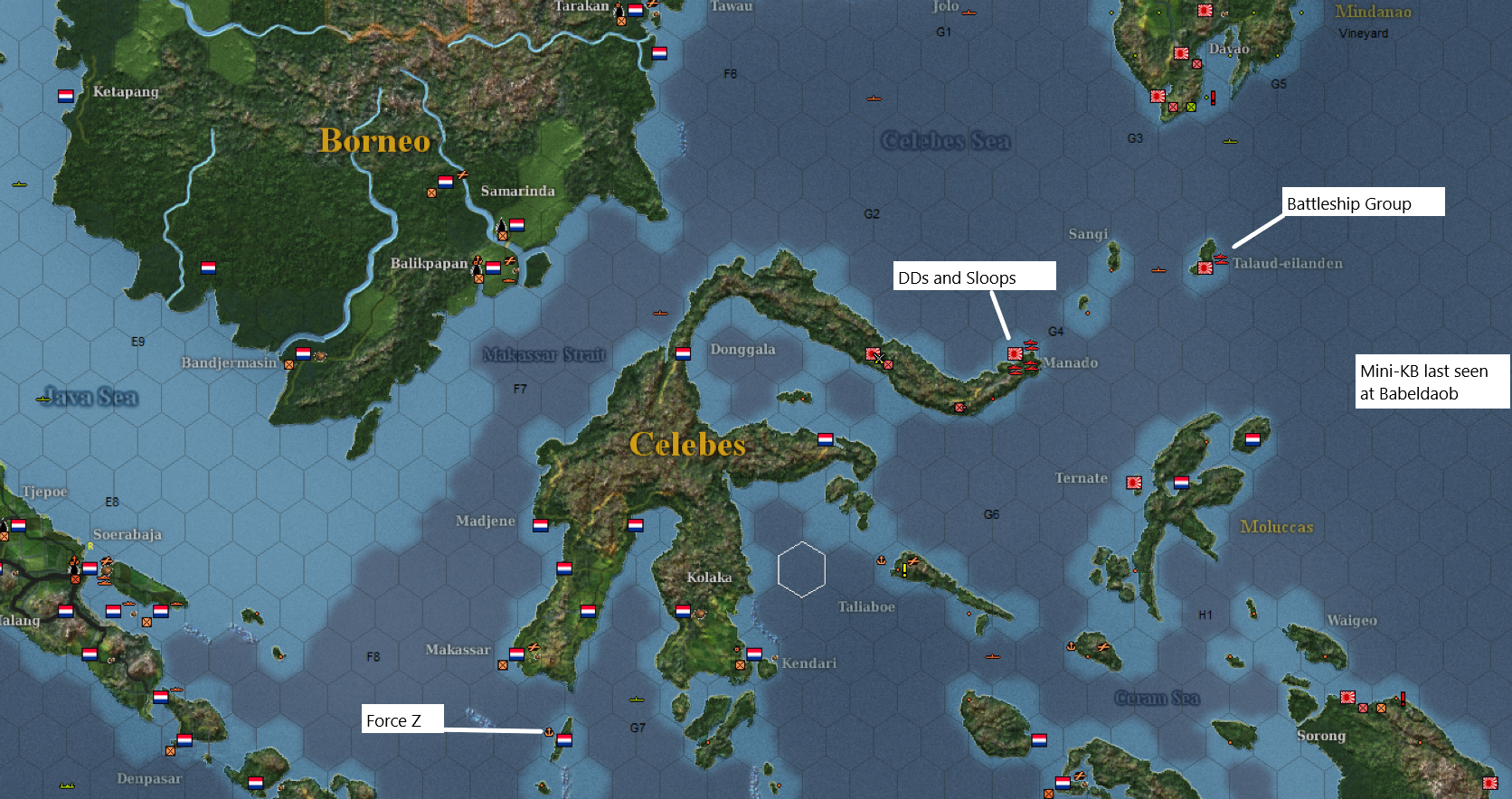Screen dimensions: 1512x799
Task: Click the Dutch flag counter at Madjene
Action: coord(541,522)
